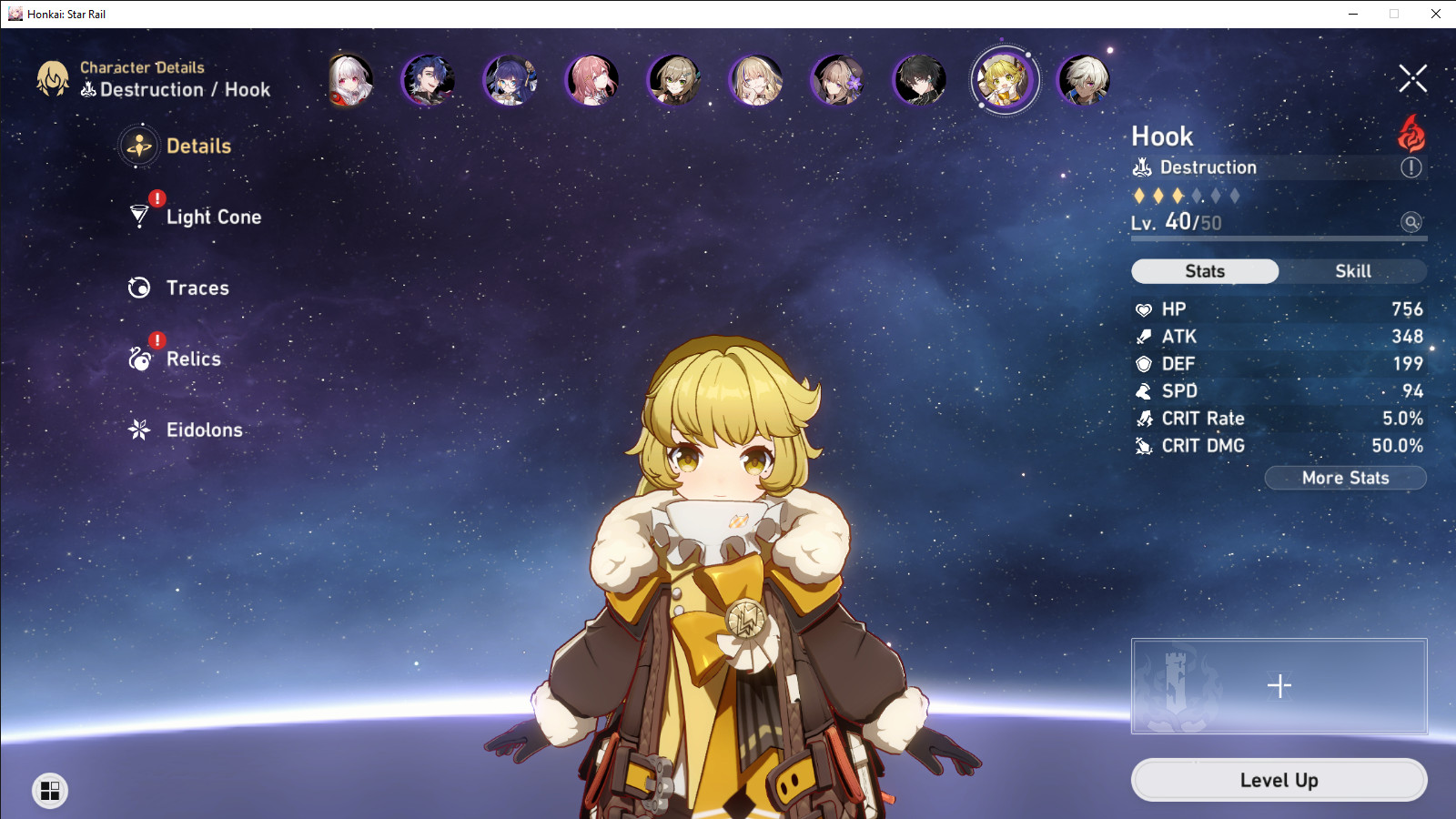Switch to the Skill tab
This screenshot has width=1456, height=819.
(1353, 270)
